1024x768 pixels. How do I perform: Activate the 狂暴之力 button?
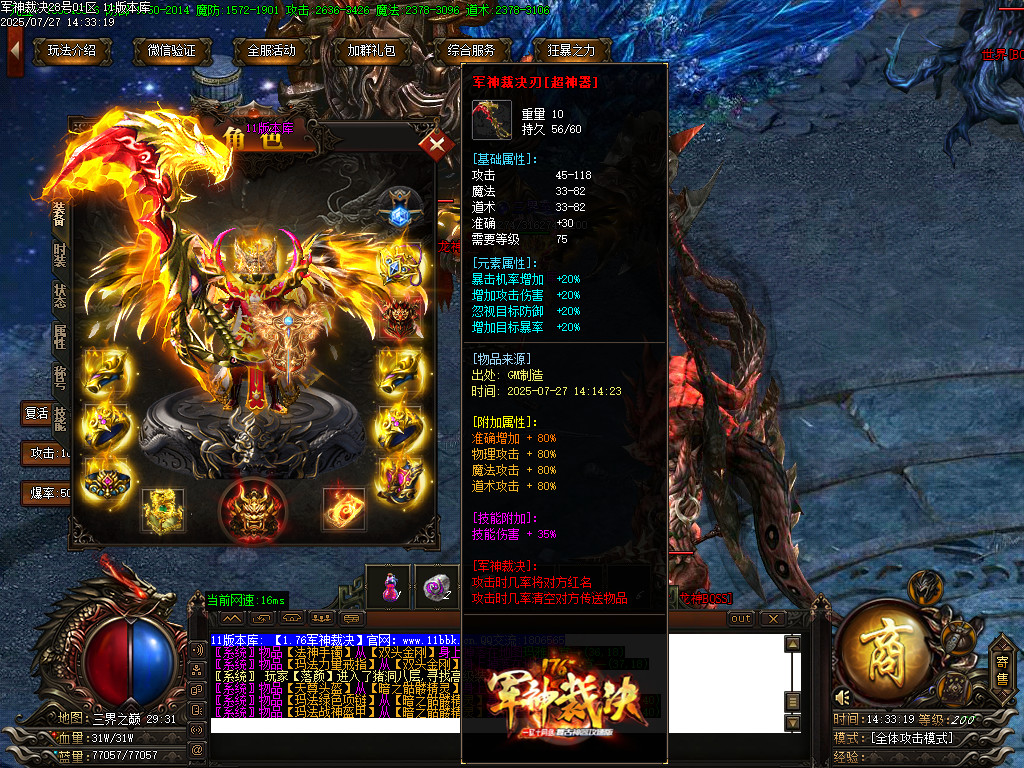point(571,50)
